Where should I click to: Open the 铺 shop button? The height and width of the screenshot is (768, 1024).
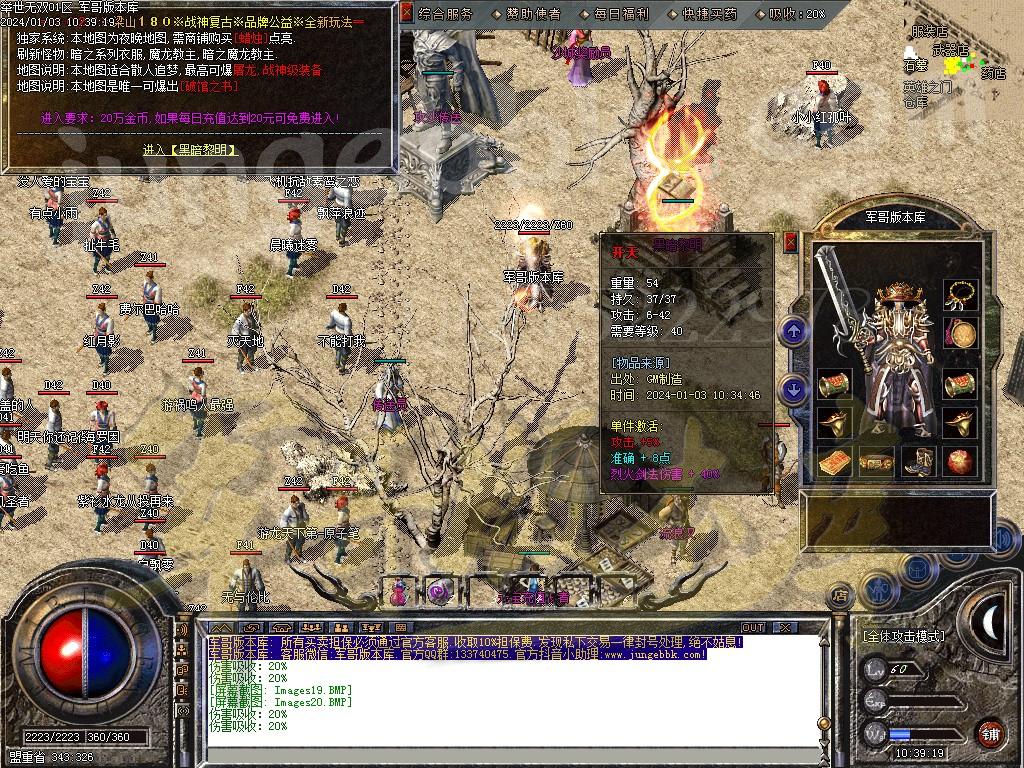click(990, 733)
